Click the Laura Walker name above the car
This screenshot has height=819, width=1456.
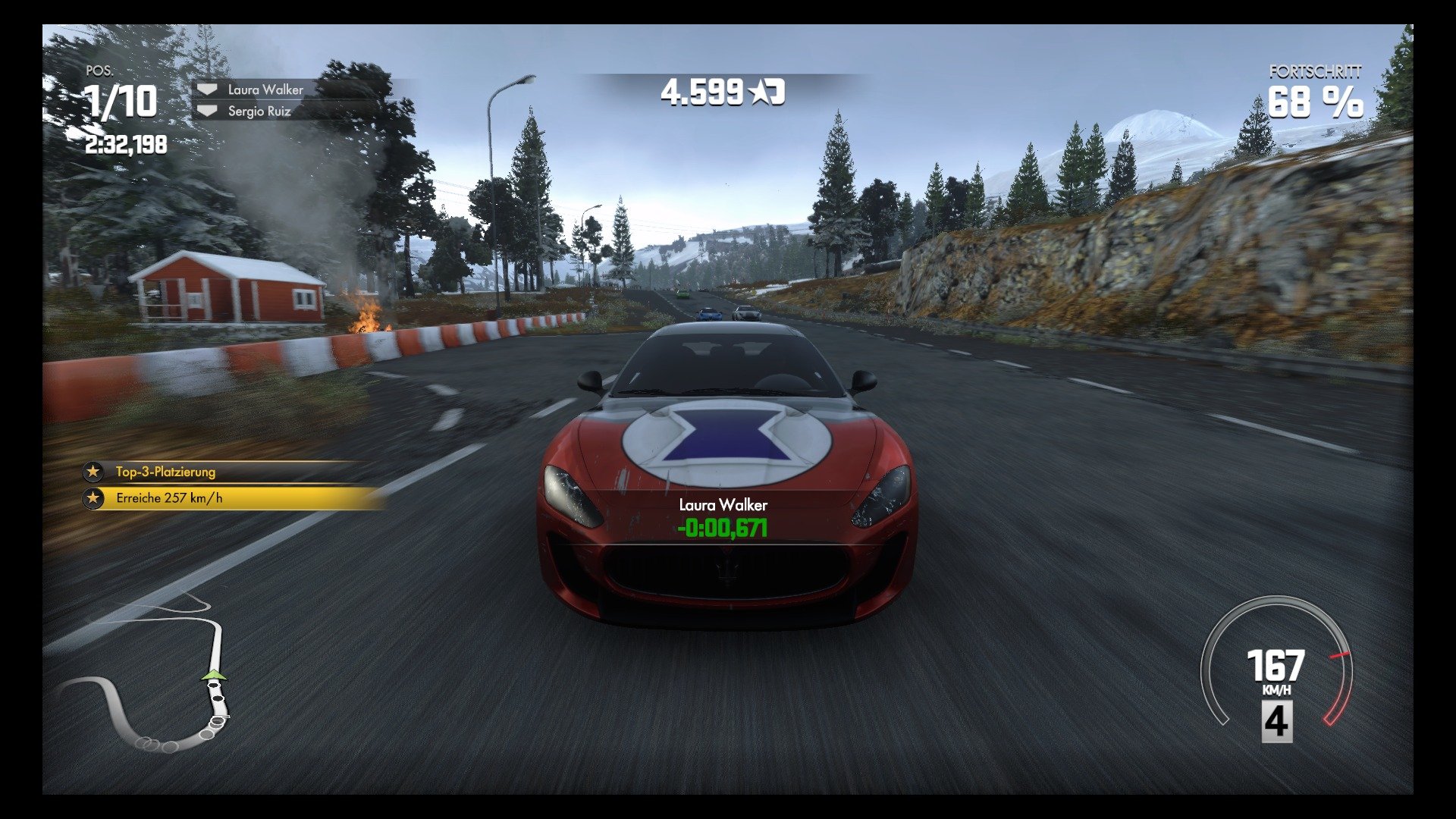(723, 504)
